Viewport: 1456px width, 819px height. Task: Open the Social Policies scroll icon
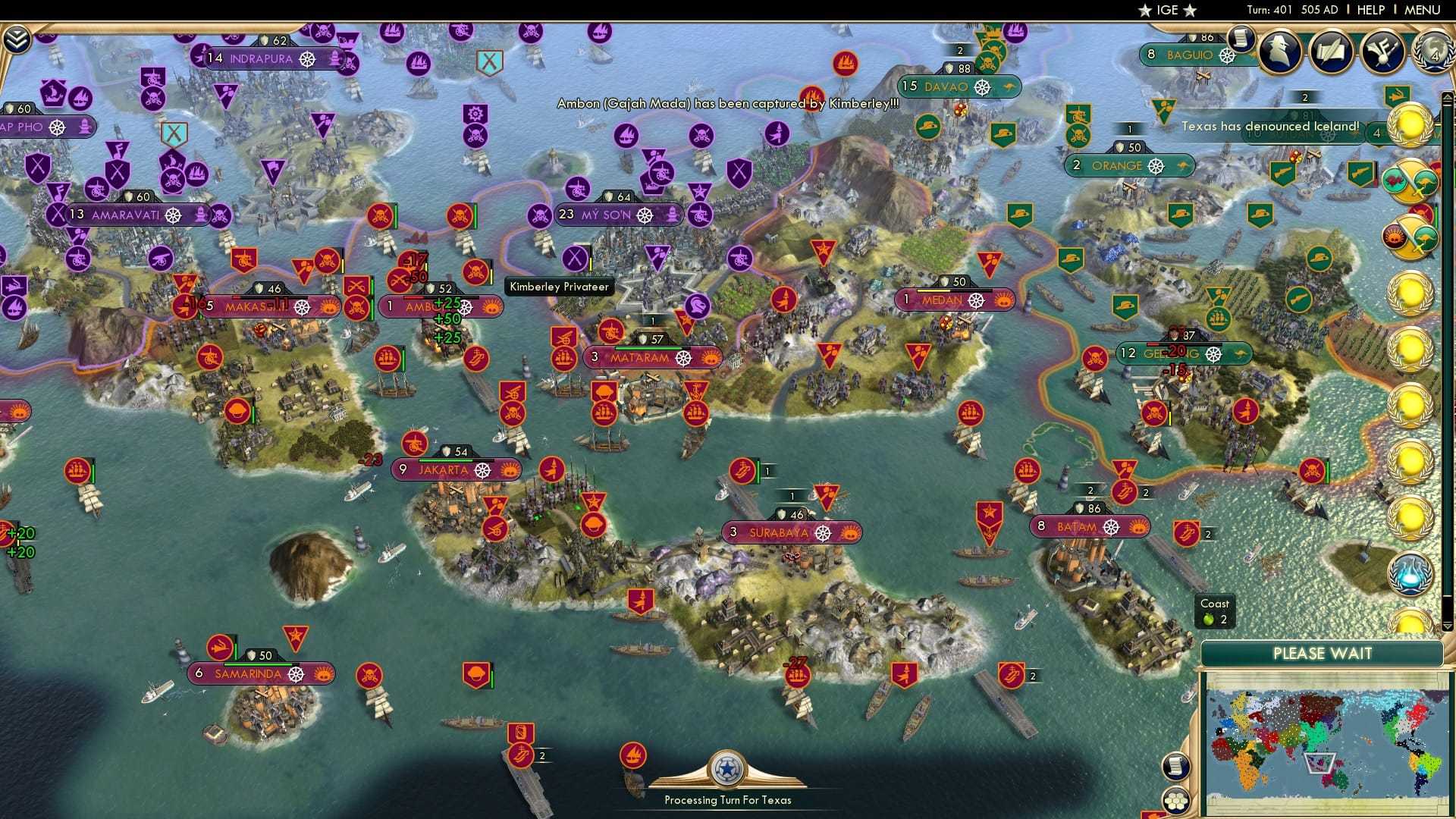click(x=1331, y=53)
